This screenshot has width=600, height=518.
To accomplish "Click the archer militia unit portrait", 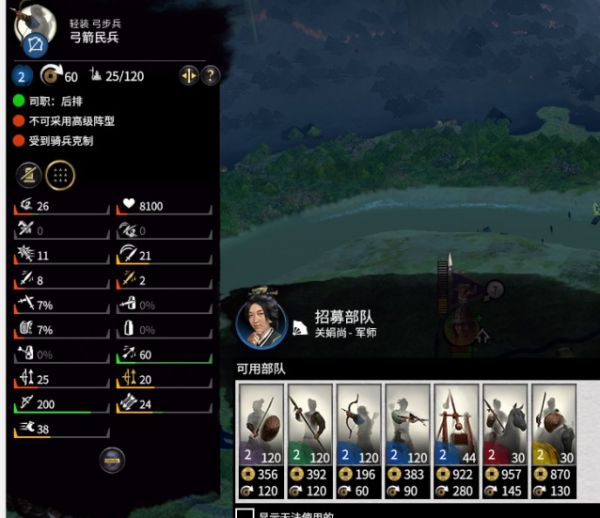I will pos(36,32).
